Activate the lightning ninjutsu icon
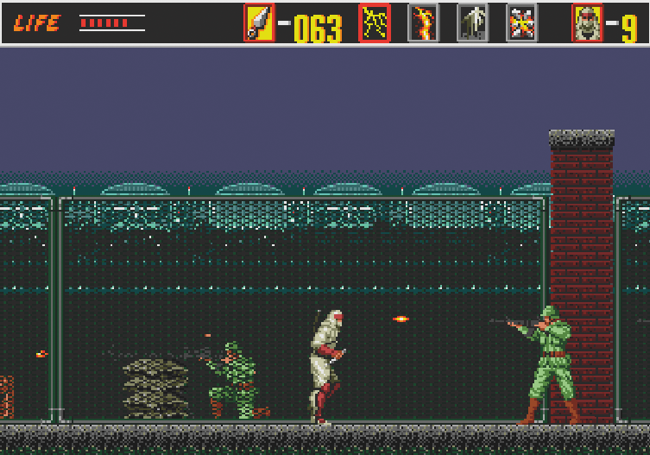 pos(374,23)
